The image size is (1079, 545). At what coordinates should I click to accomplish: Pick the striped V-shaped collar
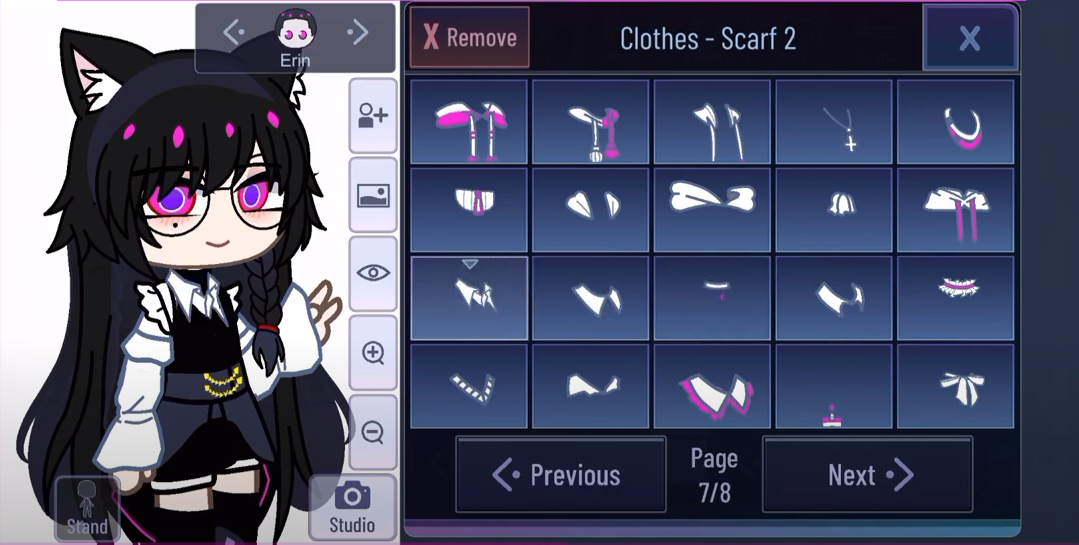(469, 386)
